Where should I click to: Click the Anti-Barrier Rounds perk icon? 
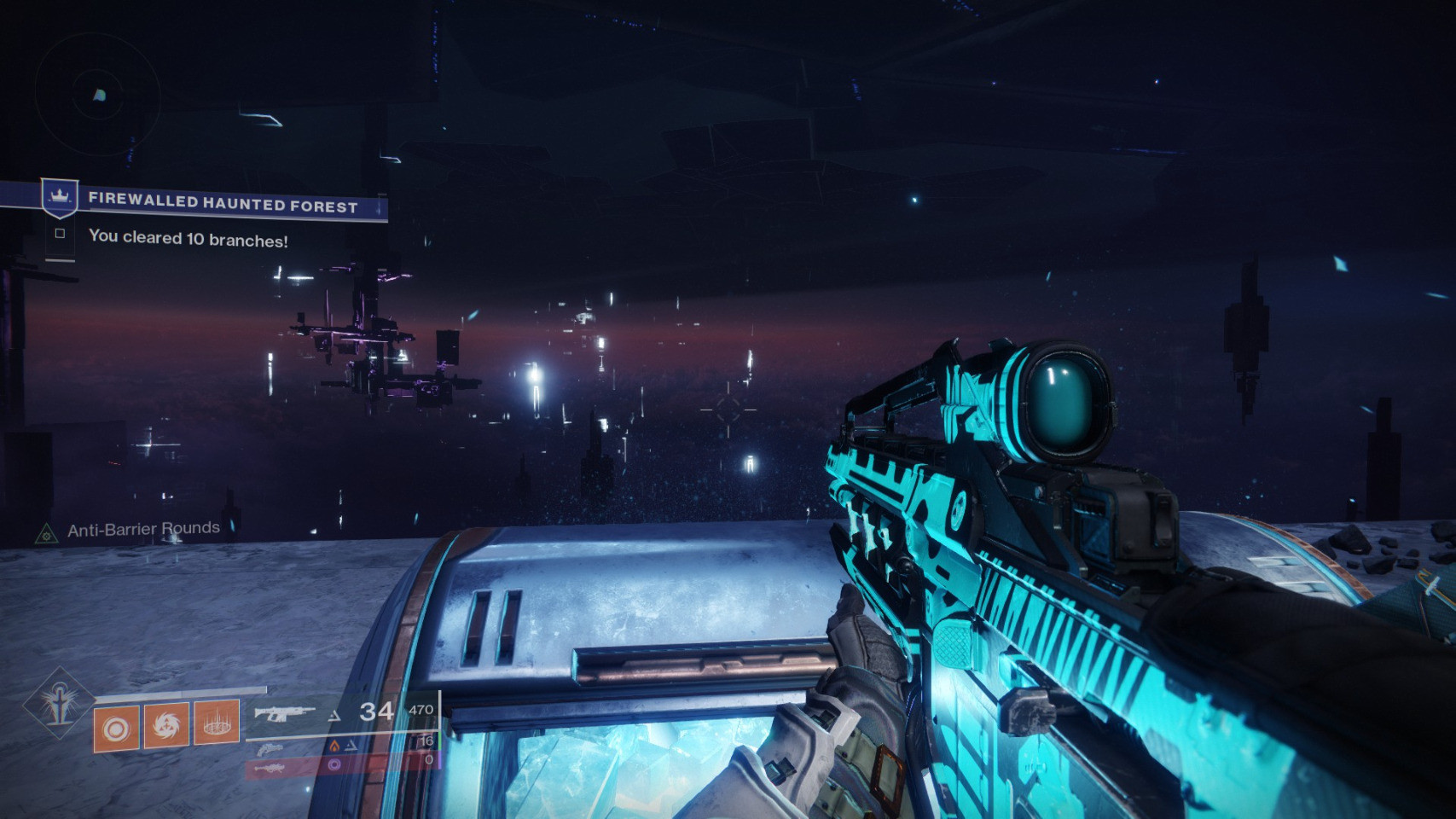45,534
